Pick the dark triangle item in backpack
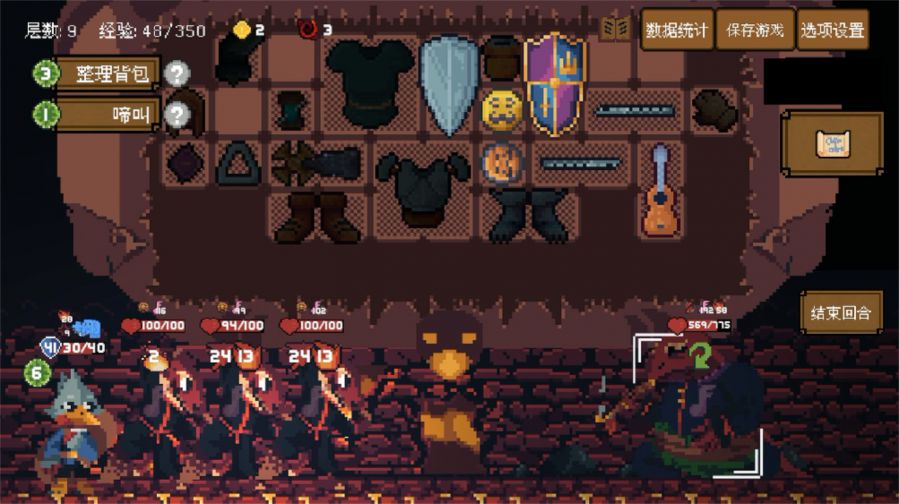The height and width of the screenshot is (504, 899). (x=238, y=162)
